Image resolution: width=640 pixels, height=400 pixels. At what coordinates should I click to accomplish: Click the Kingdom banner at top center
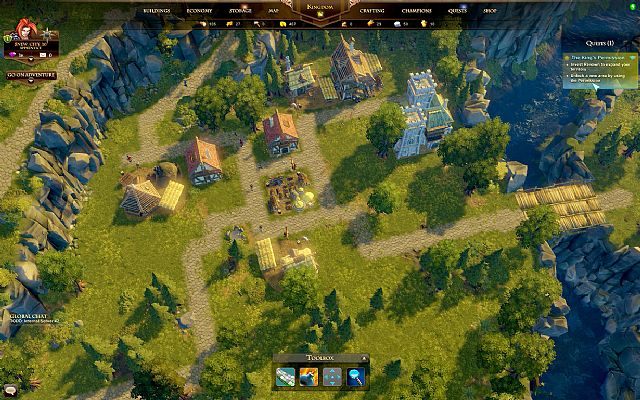[x=321, y=7]
